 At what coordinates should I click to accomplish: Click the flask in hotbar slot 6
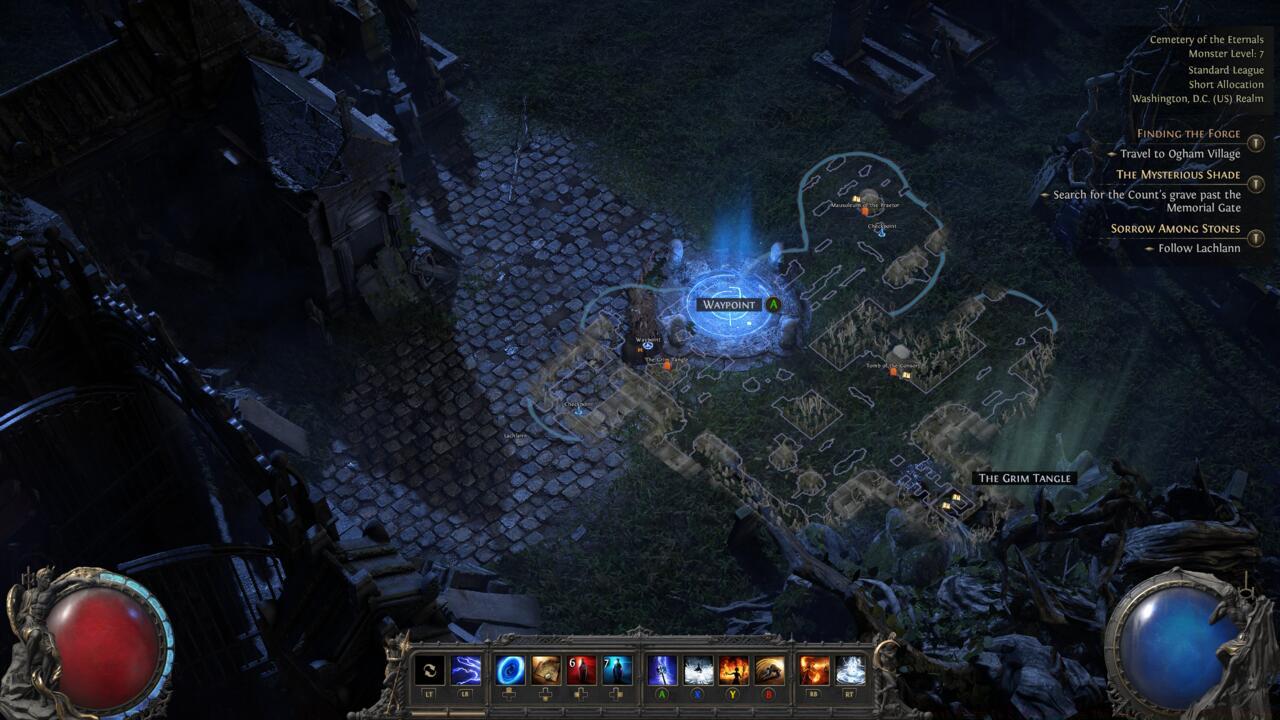[x=582, y=669]
